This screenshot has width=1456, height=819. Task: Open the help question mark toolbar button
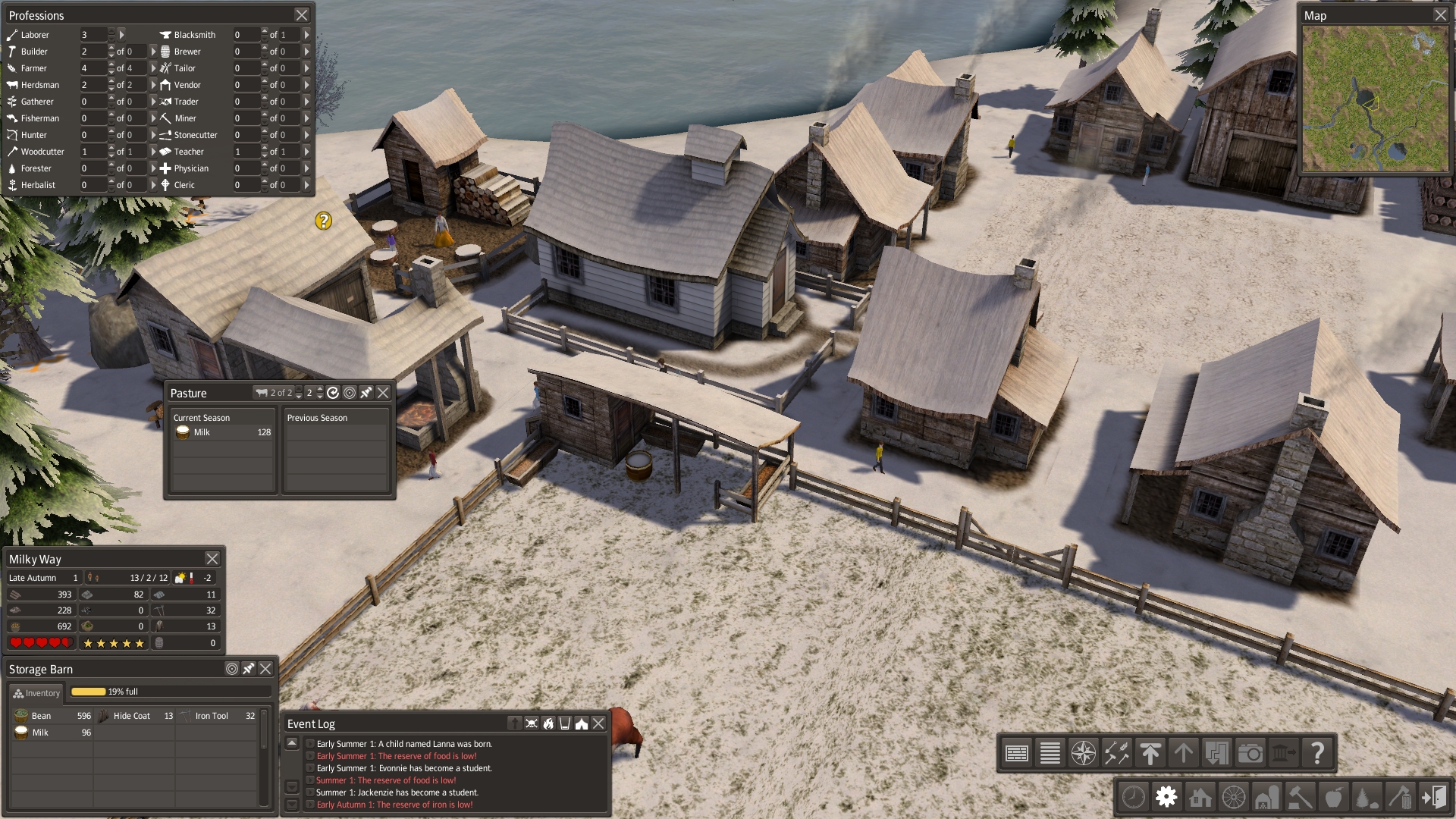tap(1317, 753)
